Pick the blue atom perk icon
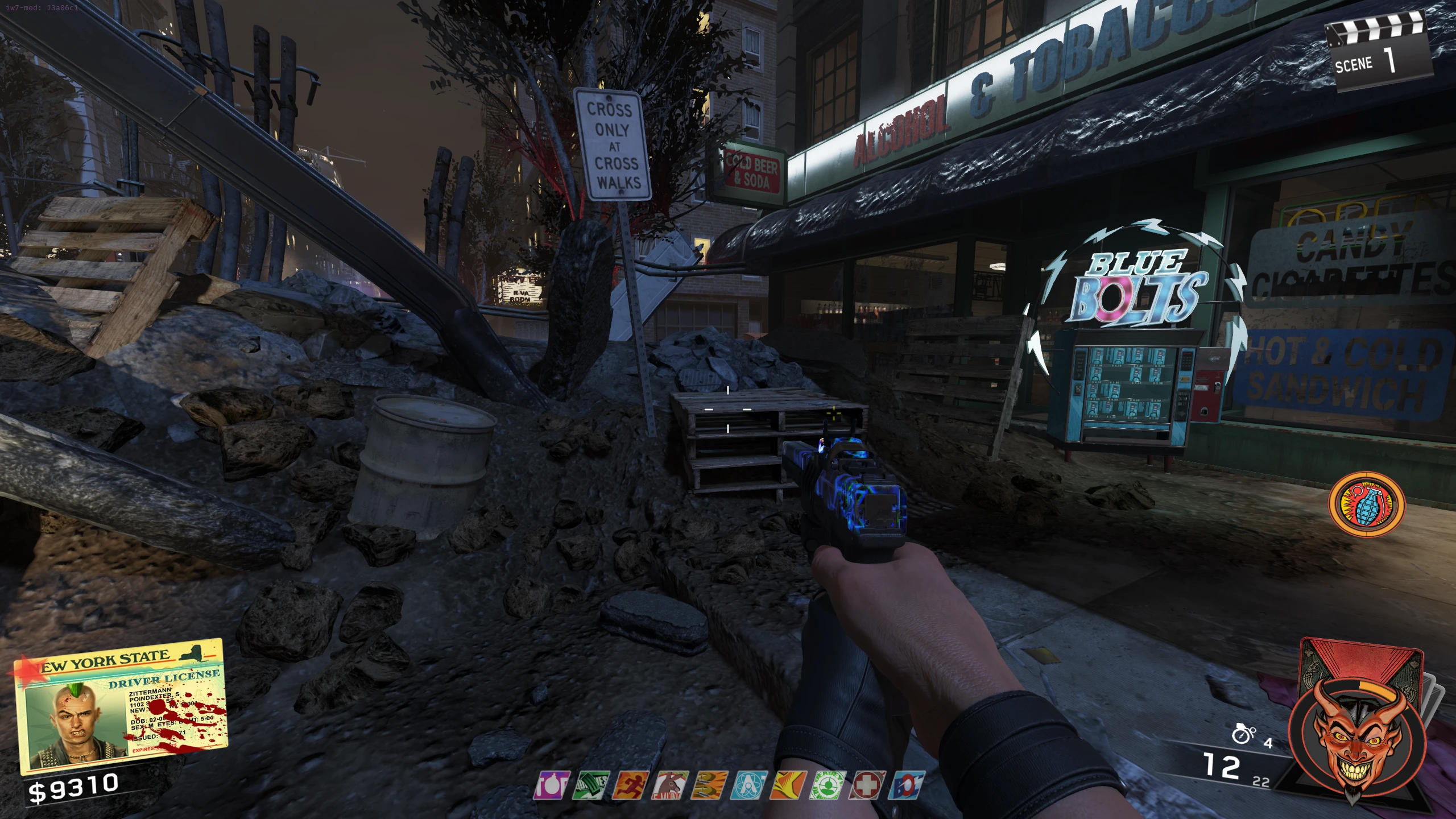 (748, 786)
